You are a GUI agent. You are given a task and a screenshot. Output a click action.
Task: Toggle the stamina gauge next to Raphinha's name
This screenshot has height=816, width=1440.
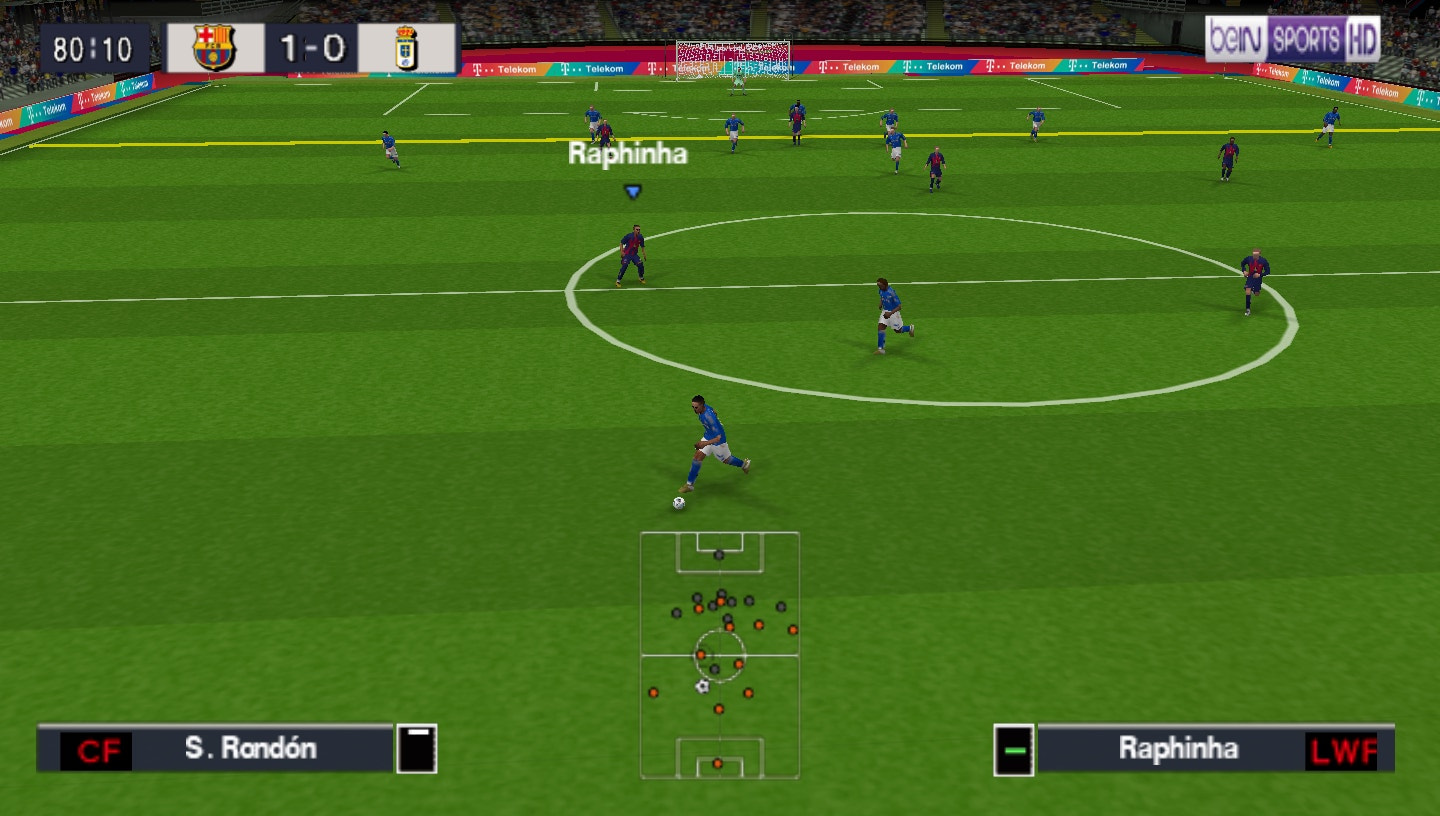tap(1016, 748)
